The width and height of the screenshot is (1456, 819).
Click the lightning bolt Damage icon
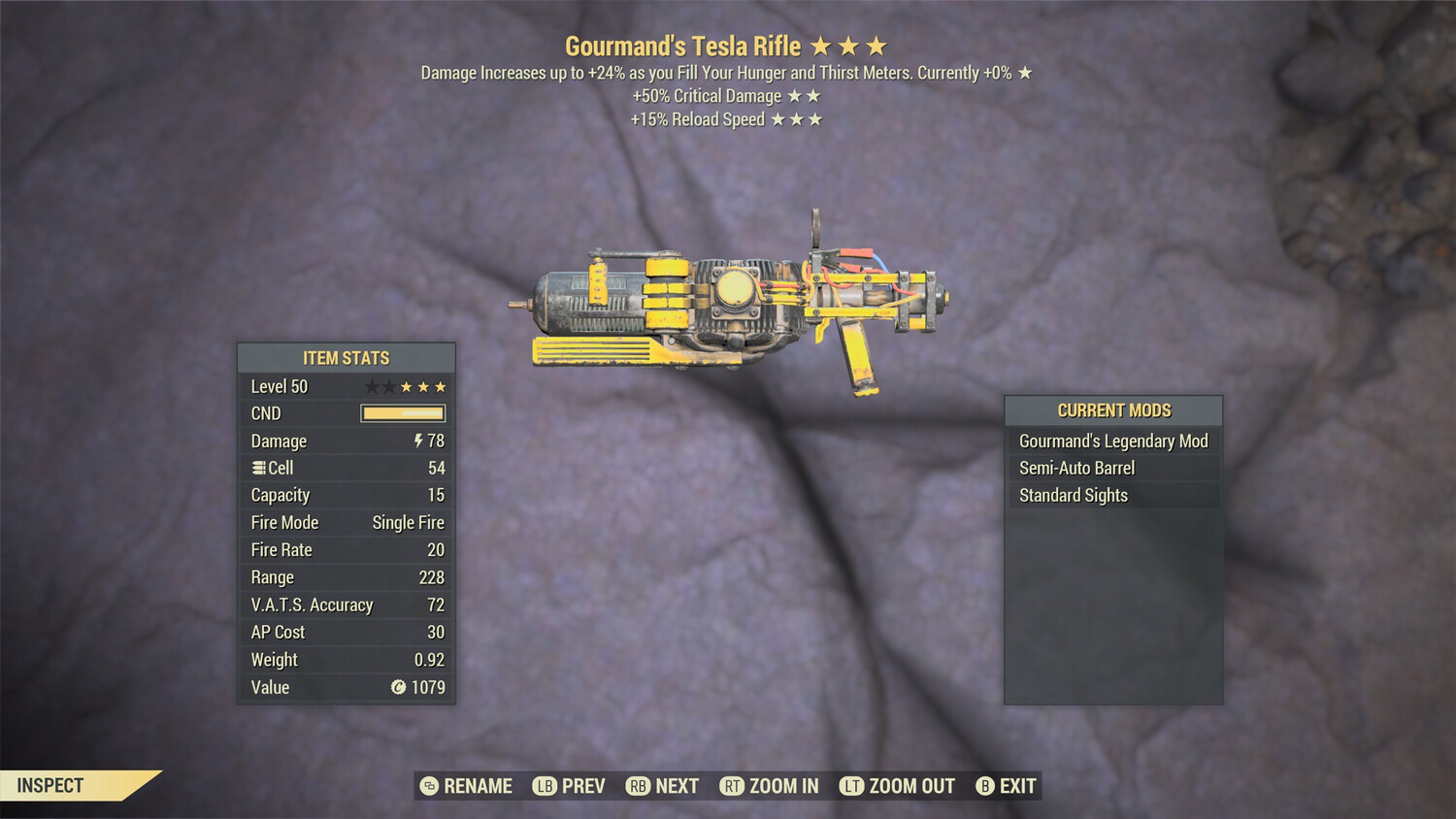[x=419, y=441]
